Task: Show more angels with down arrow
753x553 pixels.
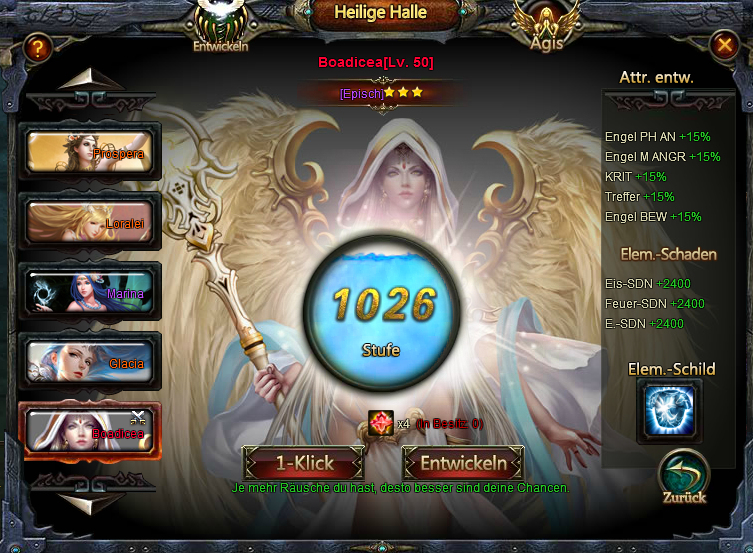Action: [90, 500]
